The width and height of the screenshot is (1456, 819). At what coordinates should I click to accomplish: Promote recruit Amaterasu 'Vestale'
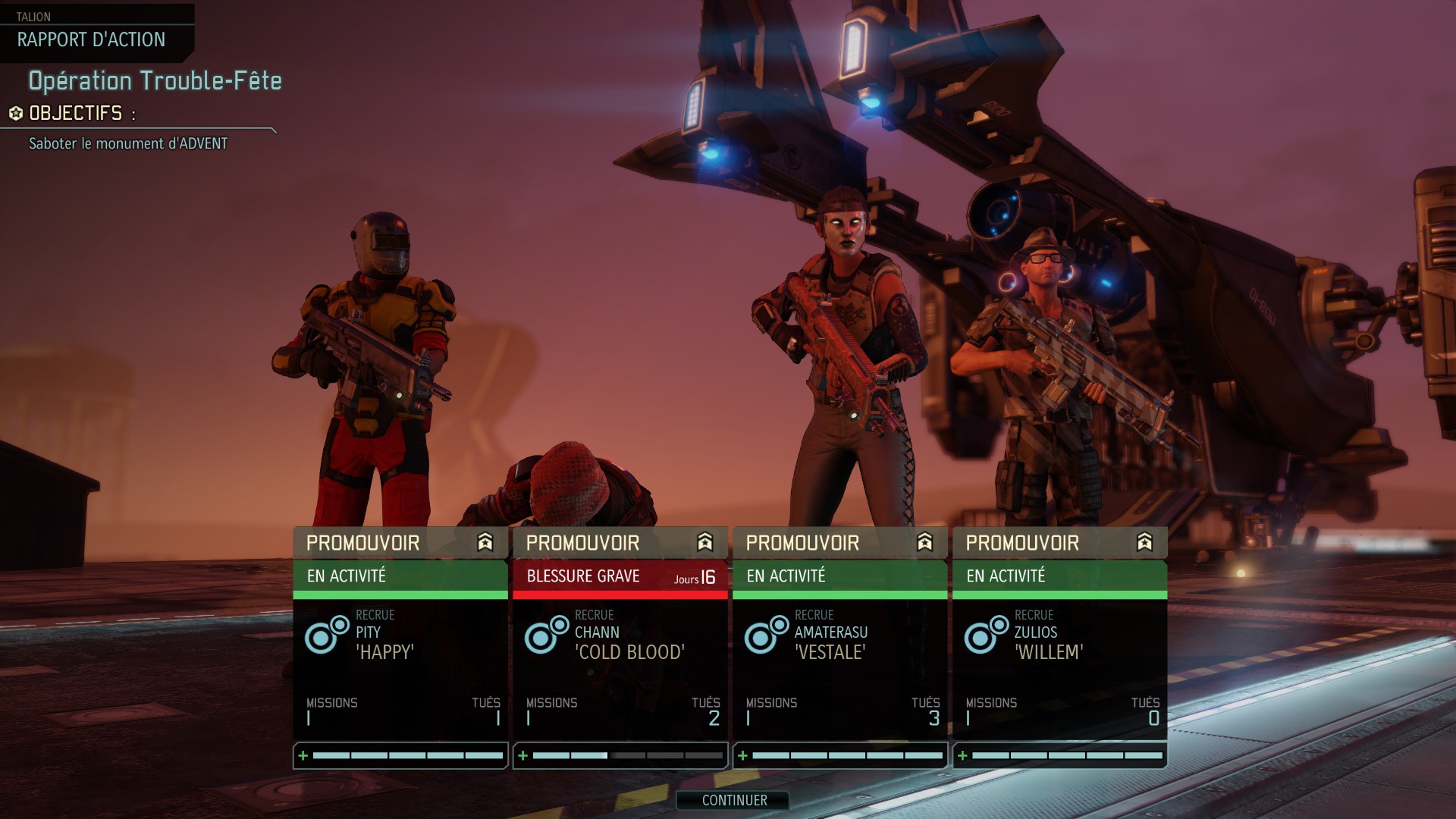click(839, 543)
